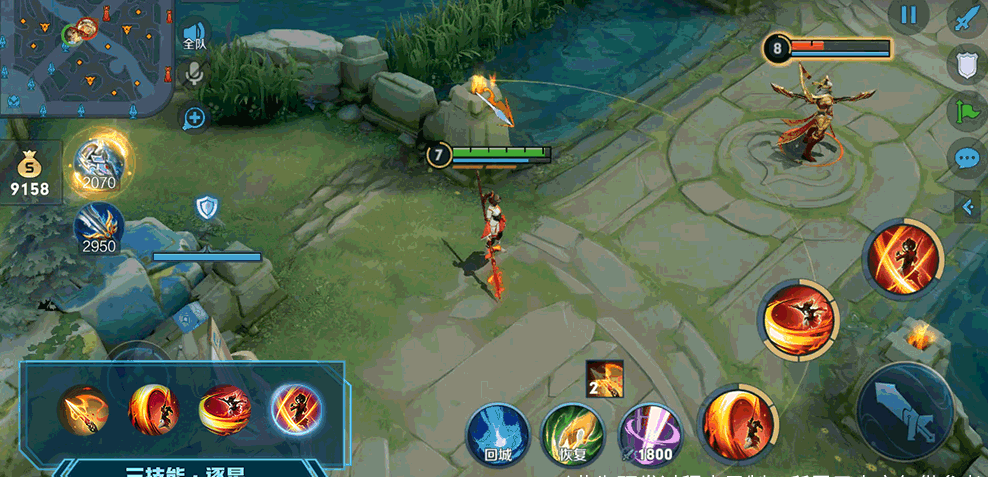Screen dimensions: 988x477
Task: Select the flaming spear icon in the skill panel
Action: point(82,409)
